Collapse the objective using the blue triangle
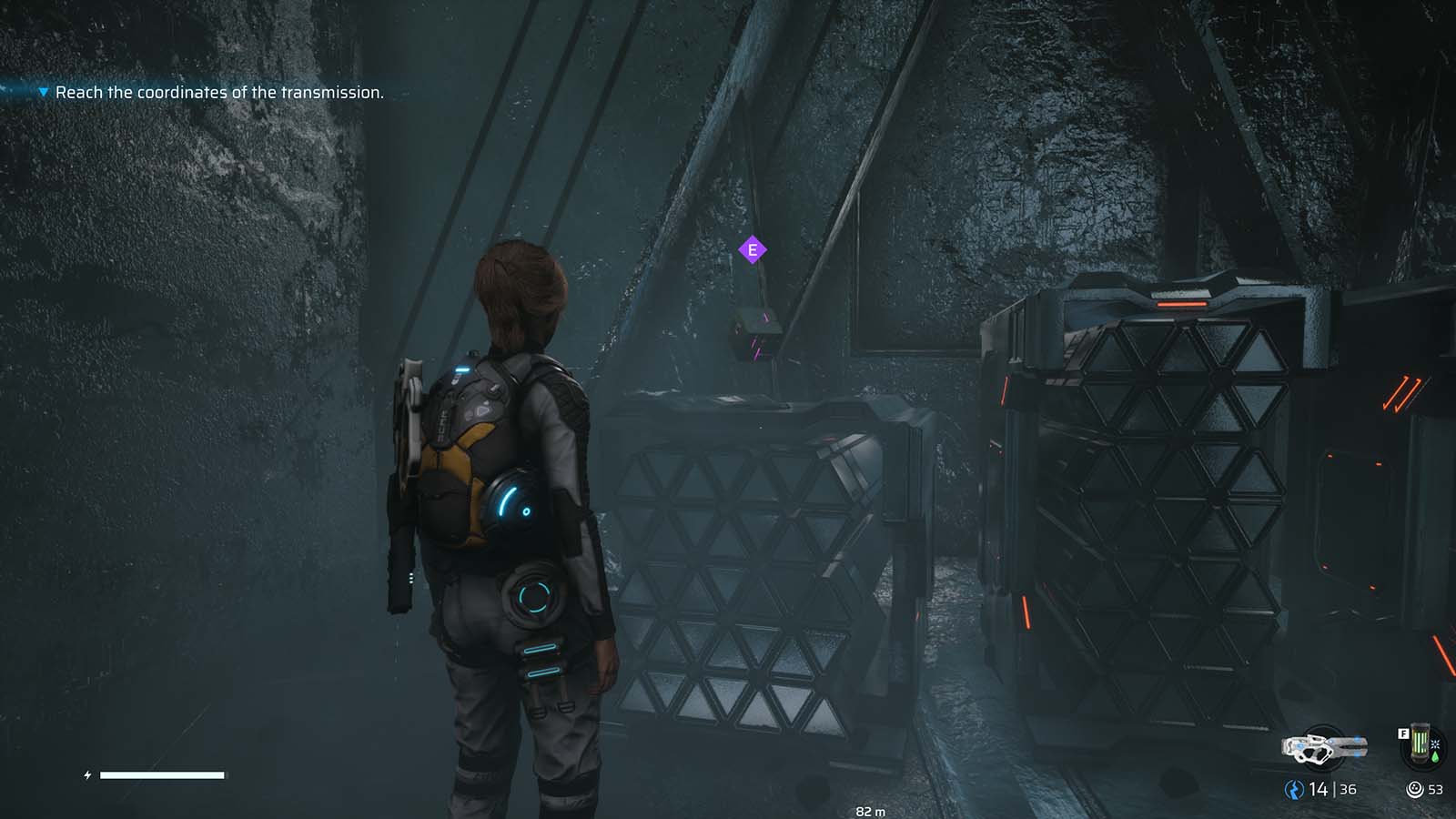Image resolution: width=1456 pixels, height=819 pixels. tap(42, 92)
